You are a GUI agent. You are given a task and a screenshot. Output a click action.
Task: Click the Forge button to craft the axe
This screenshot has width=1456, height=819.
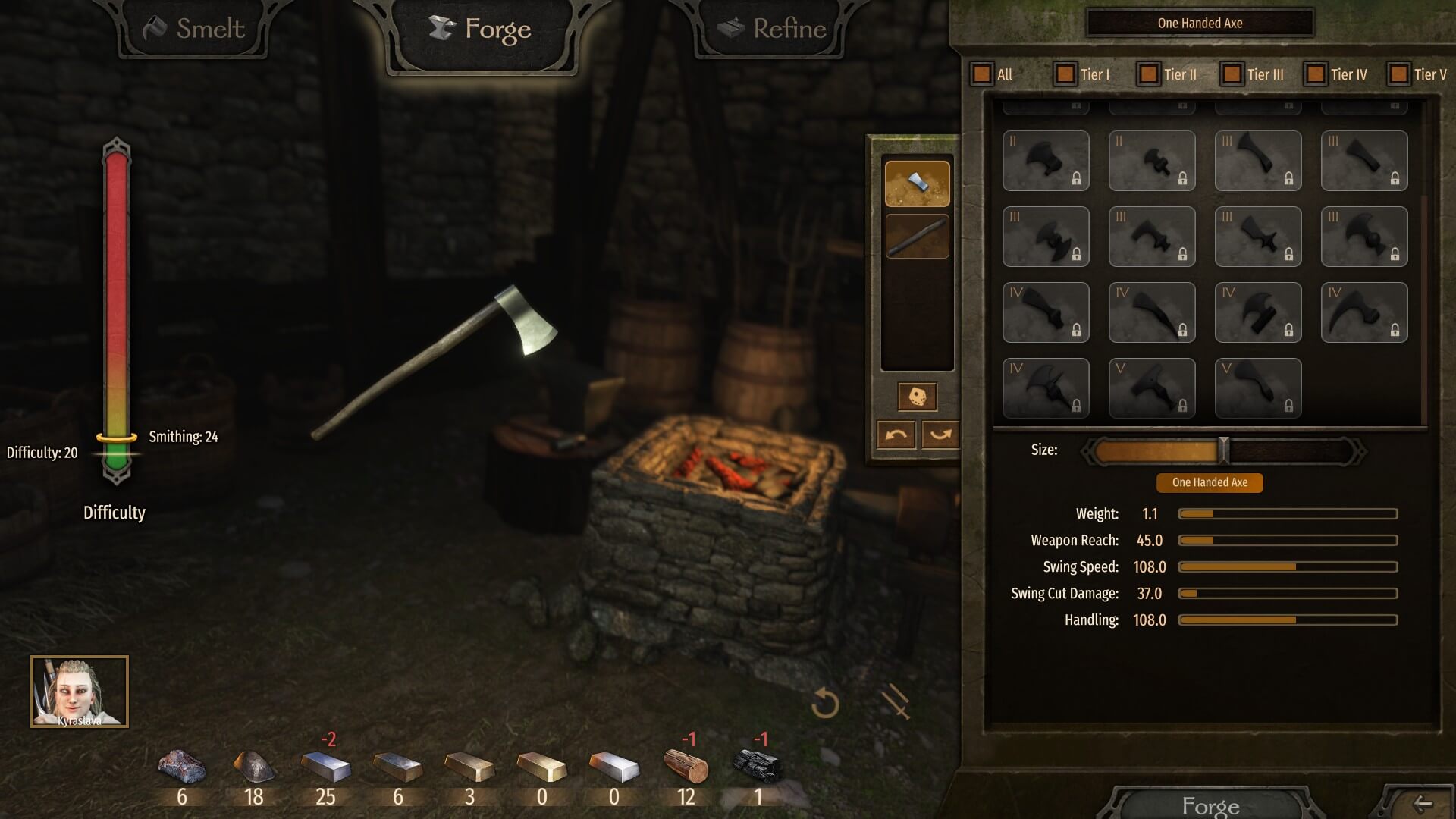[1210, 805]
